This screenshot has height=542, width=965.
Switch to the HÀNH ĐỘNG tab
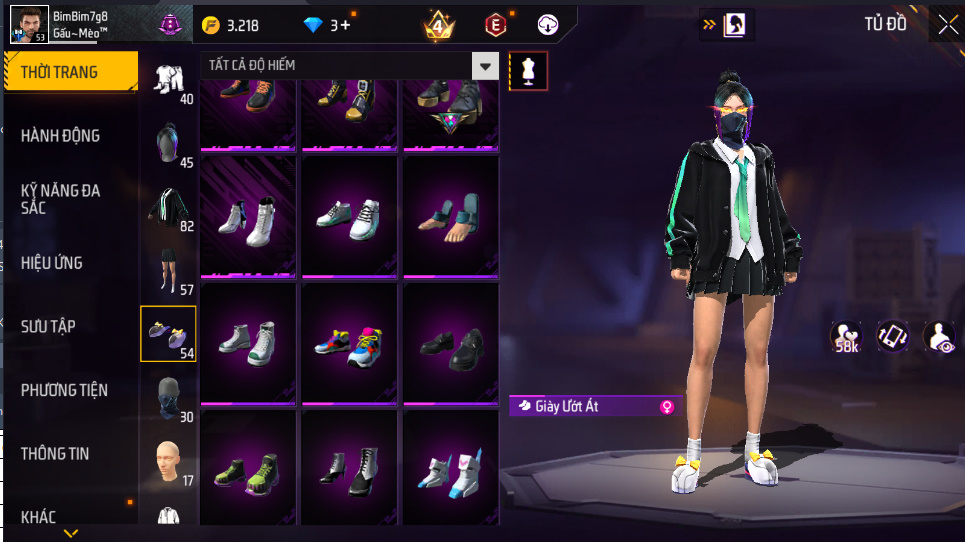[x=61, y=135]
